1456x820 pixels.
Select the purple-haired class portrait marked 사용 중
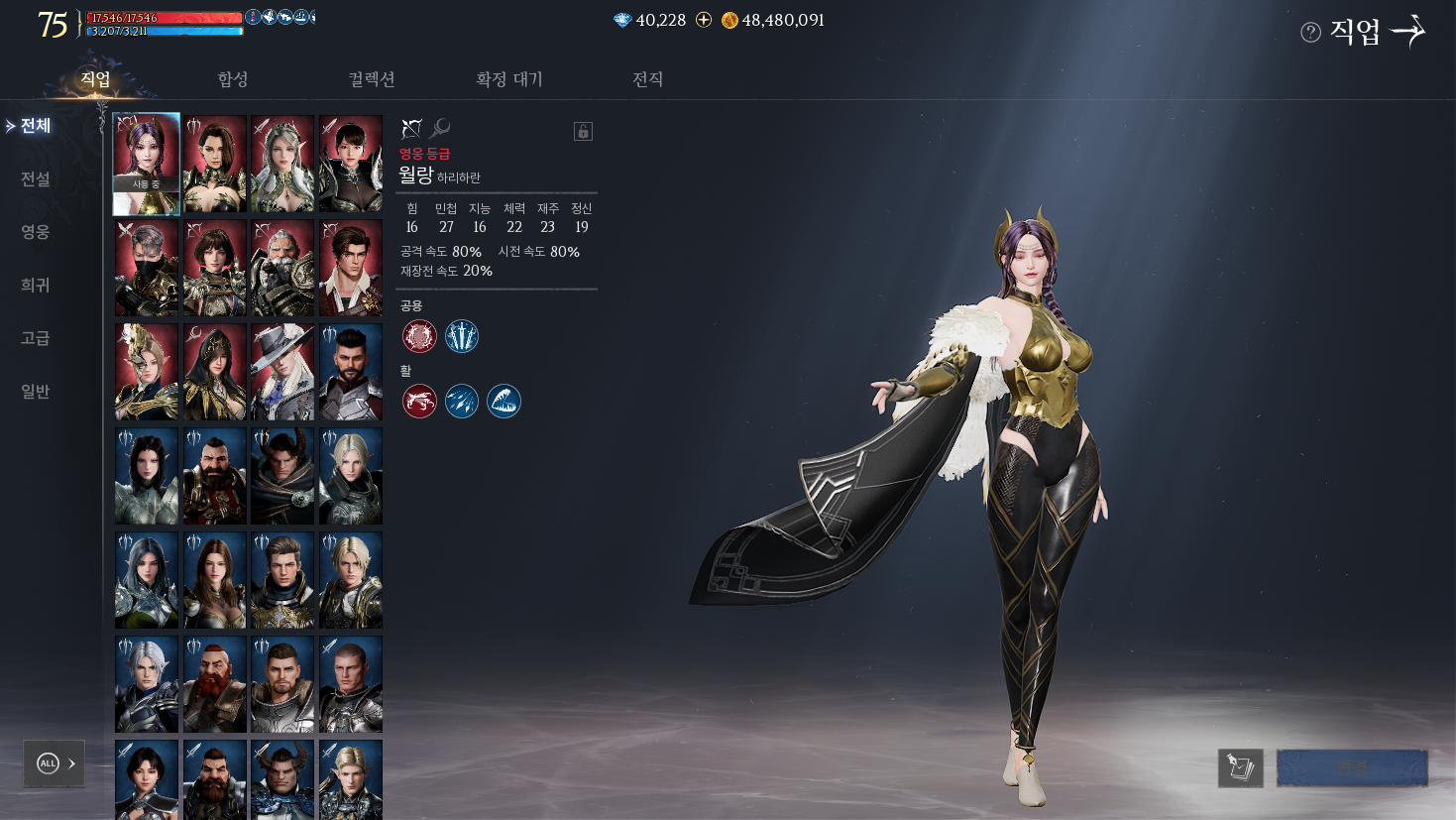pos(147,164)
